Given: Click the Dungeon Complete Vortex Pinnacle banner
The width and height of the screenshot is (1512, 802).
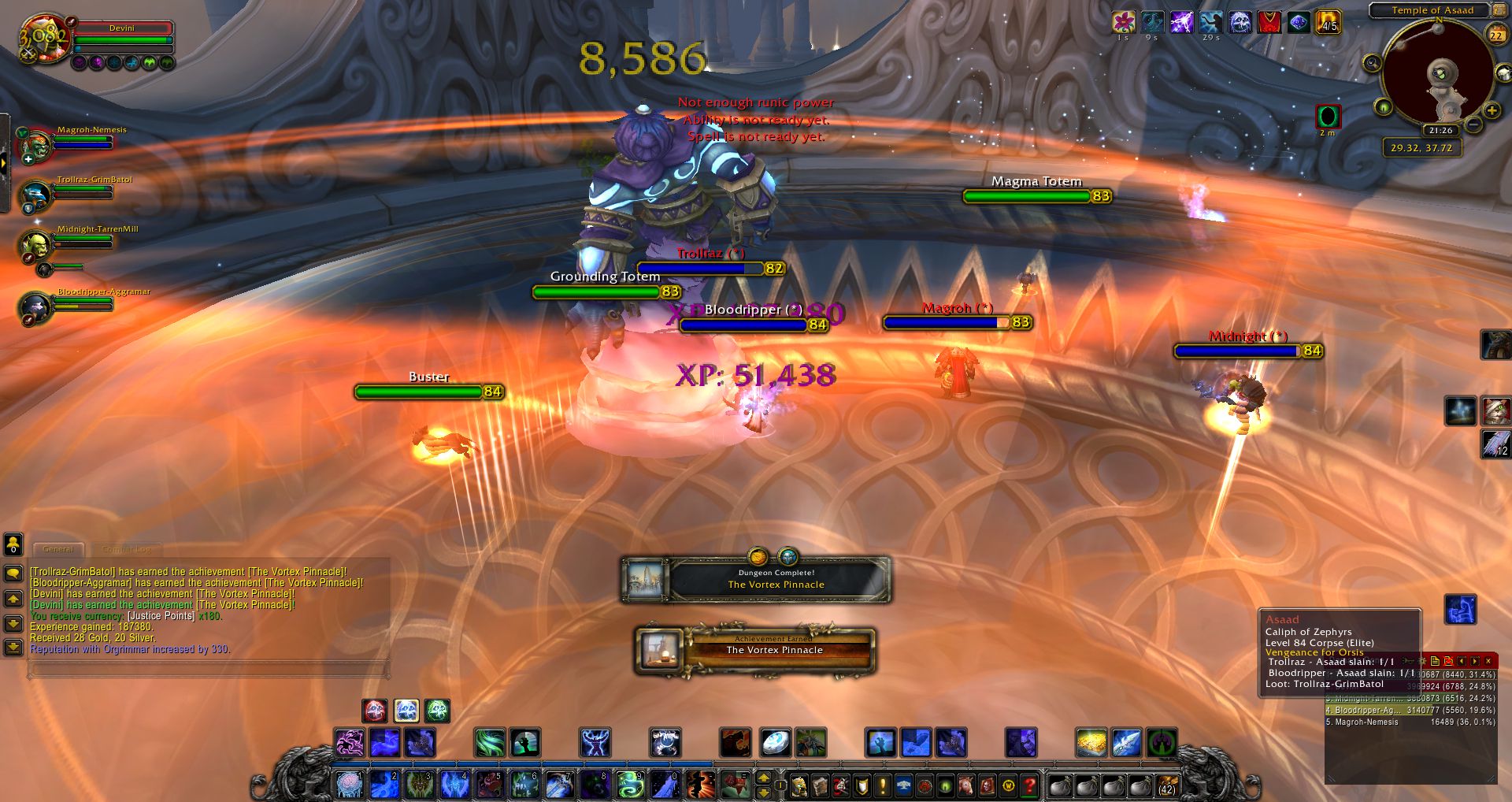Looking at the screenshot, I should 756,580.
